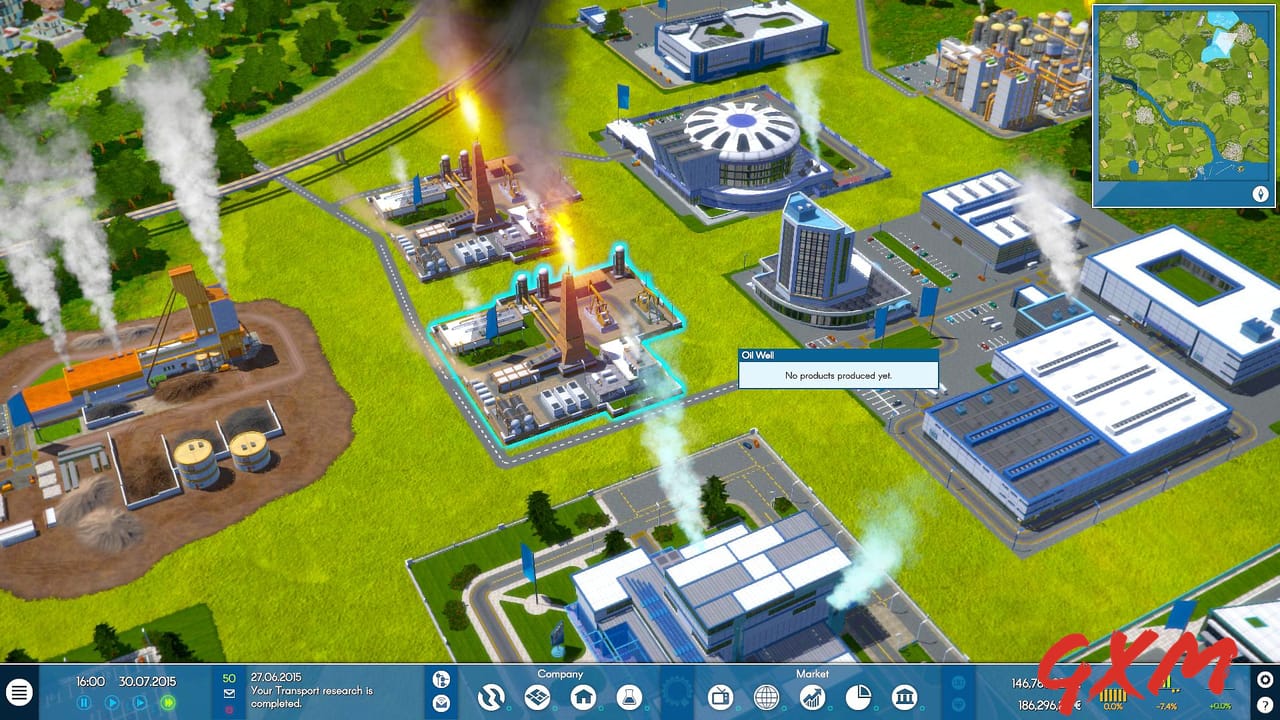The height and width of the screenshot is (720, 1280).
Task: Open the Products panel via diamond box icon
Action: point(538,697)
